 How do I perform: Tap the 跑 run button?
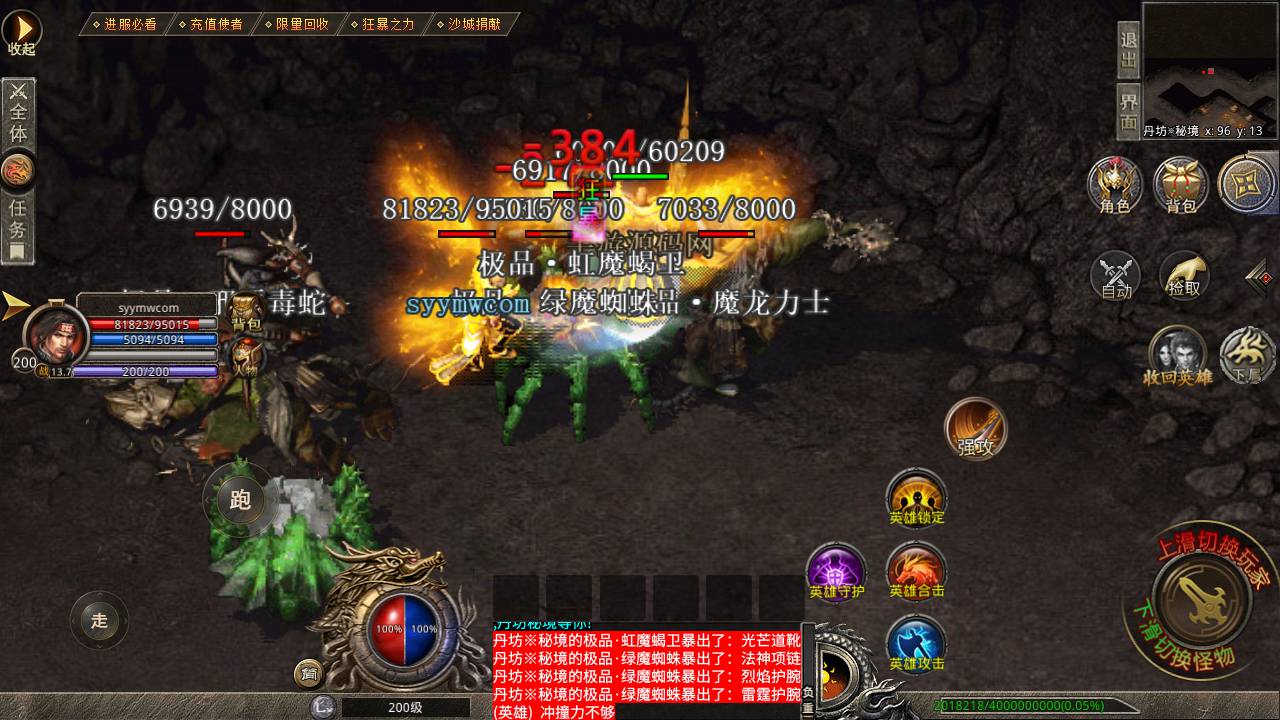(x=240, y=500)
